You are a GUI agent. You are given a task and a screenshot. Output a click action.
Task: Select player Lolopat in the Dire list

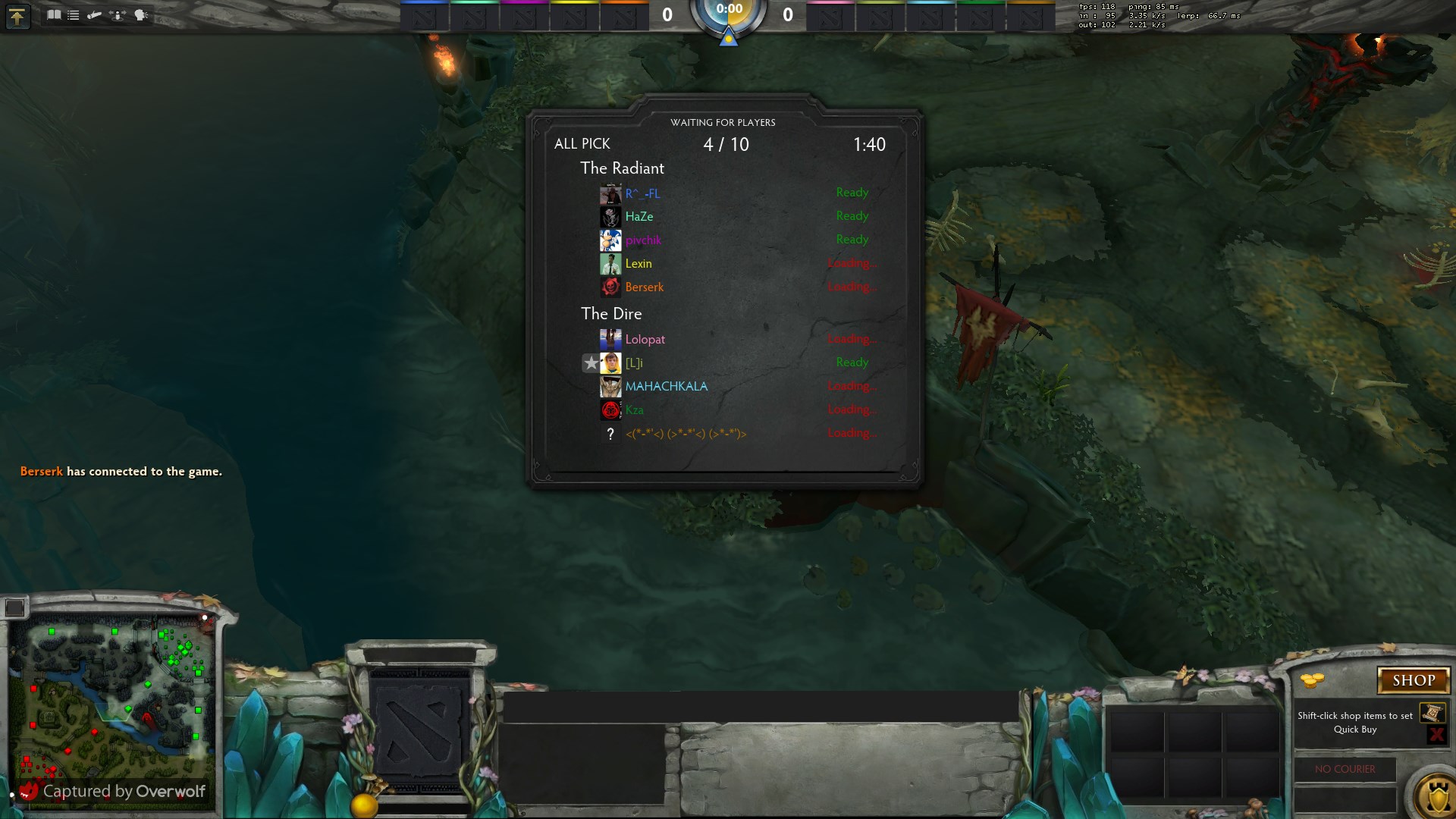[x=645, y=340]
